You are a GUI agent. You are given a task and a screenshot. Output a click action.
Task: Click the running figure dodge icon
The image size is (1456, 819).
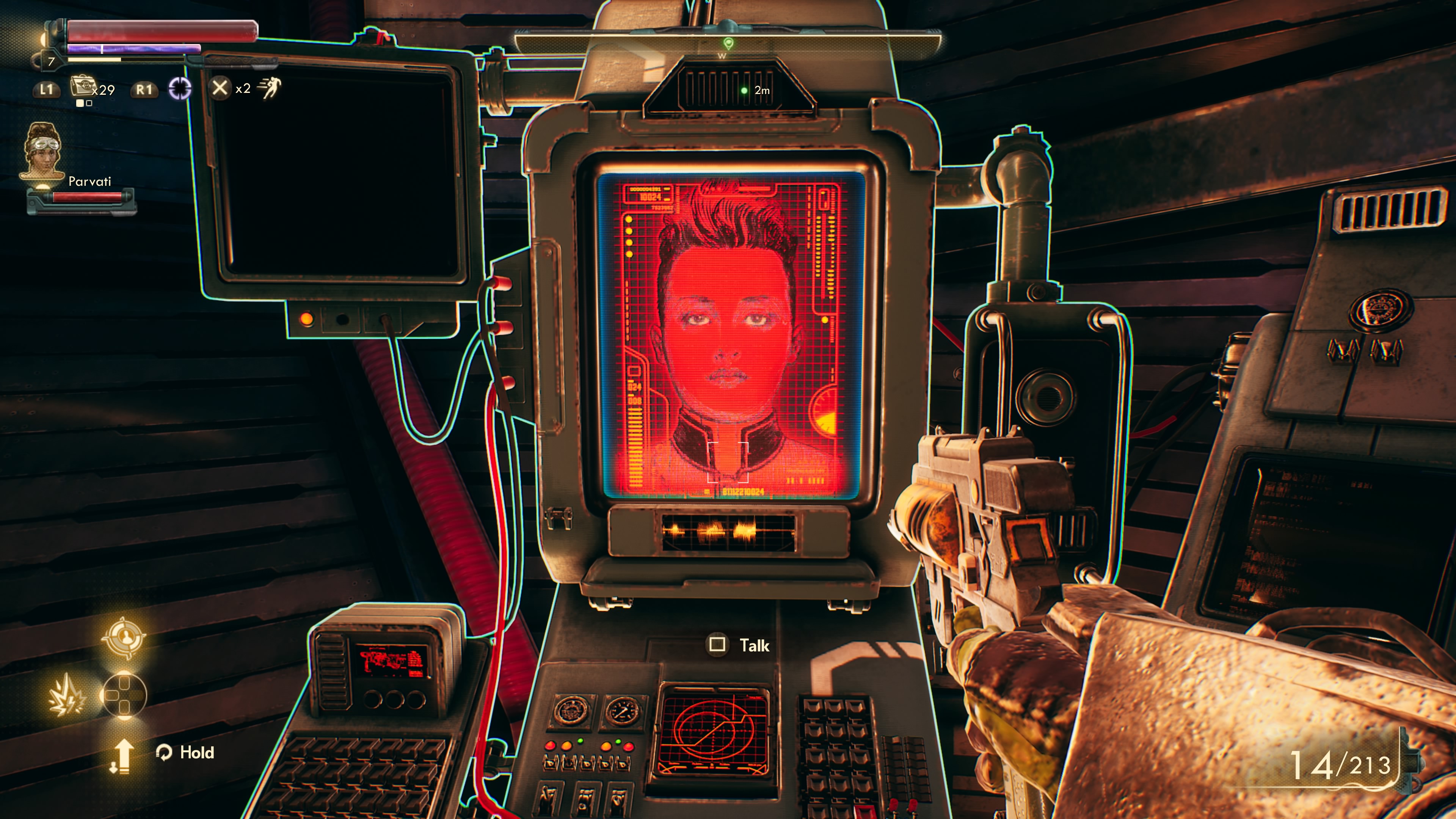[x=270, y=88]
